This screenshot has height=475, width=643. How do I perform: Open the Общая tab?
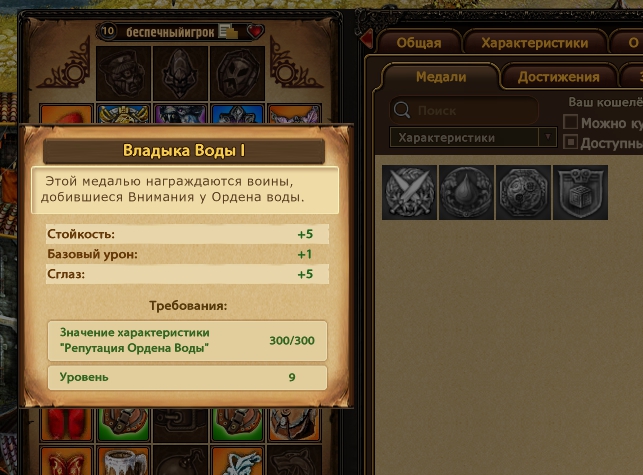418,43
